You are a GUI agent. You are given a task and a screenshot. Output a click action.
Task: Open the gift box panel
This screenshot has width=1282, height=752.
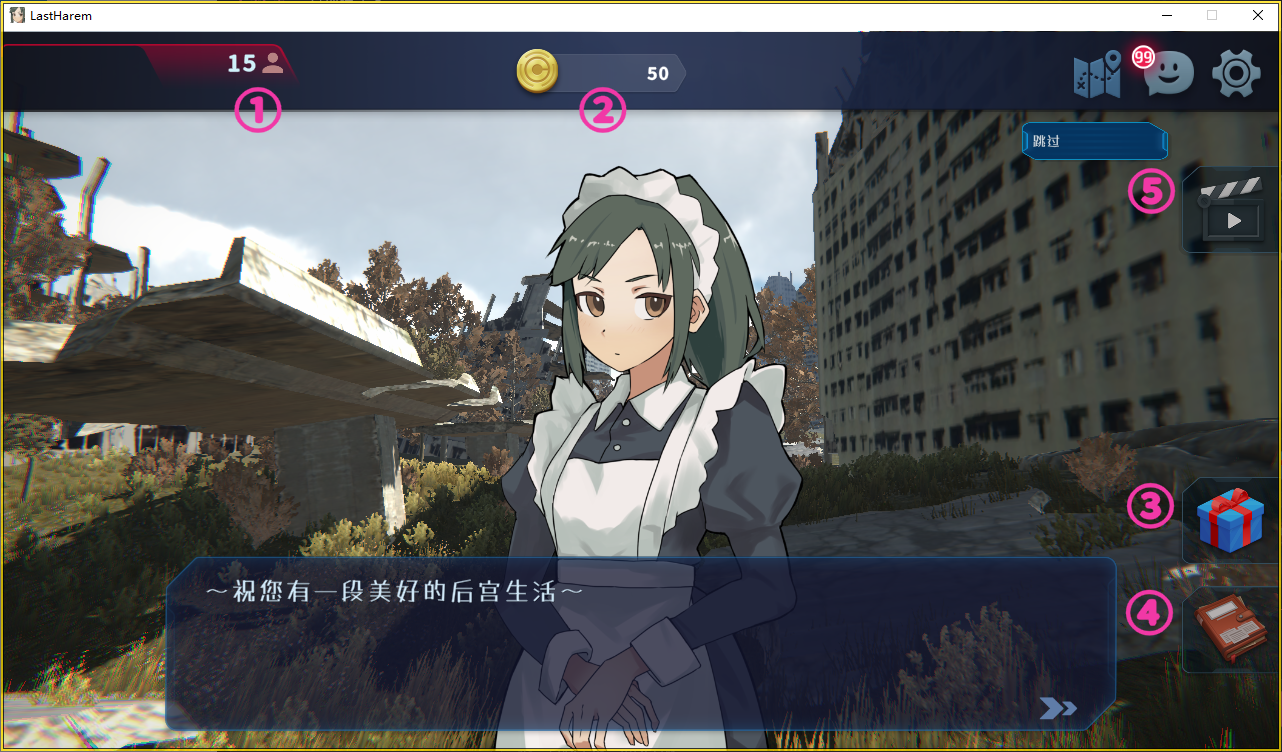(x=1231, y=520)
